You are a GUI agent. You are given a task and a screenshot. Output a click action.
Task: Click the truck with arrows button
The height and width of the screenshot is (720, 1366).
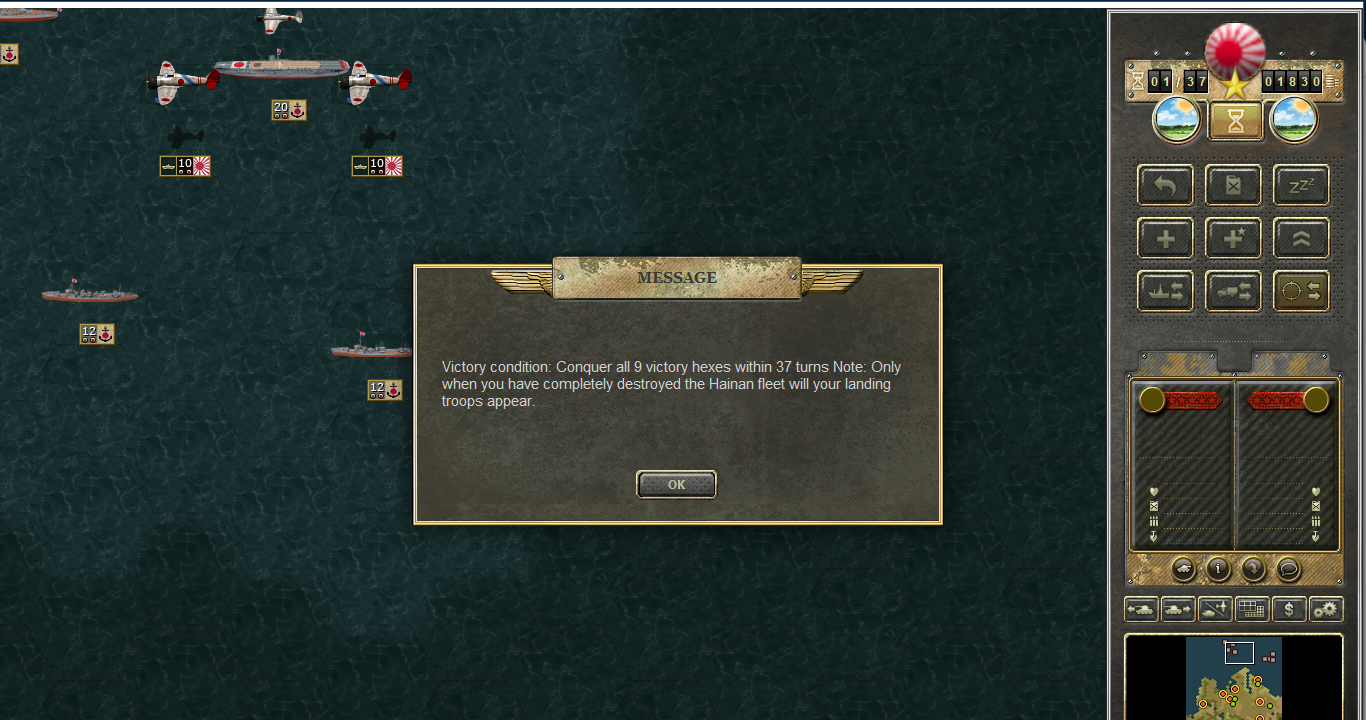pyautogui.click(x=1233, y=291)
